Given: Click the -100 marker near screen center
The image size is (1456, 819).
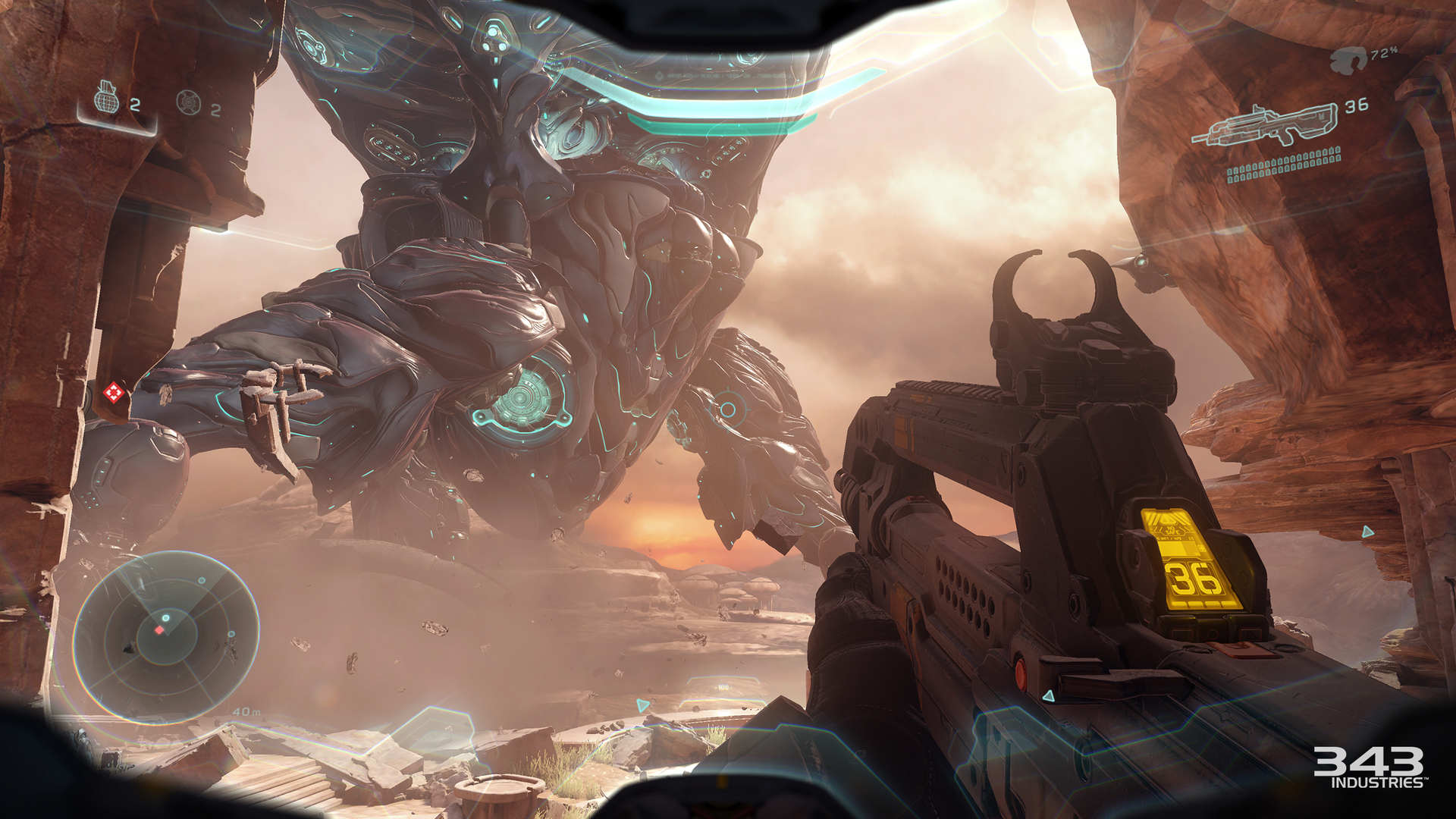Looking at the screenshot, I should click(723, 687).
